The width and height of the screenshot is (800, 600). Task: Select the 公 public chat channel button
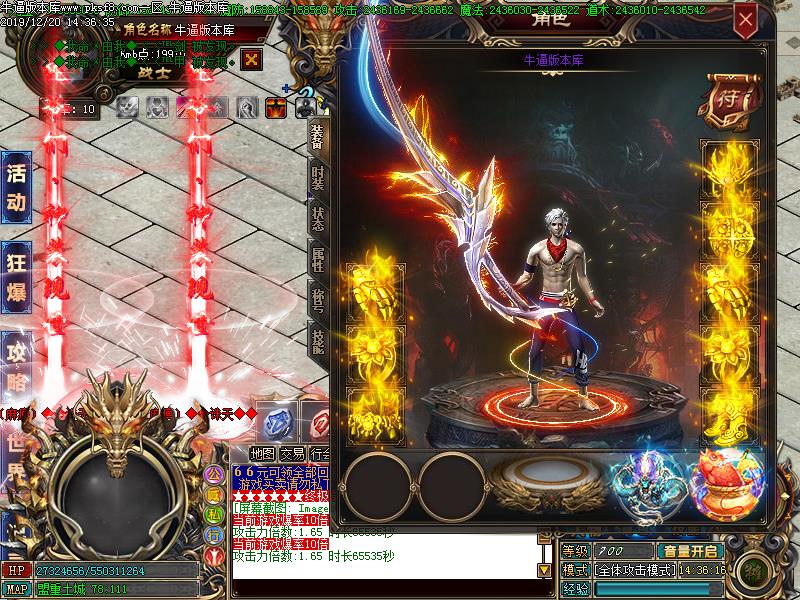[214, 469]
